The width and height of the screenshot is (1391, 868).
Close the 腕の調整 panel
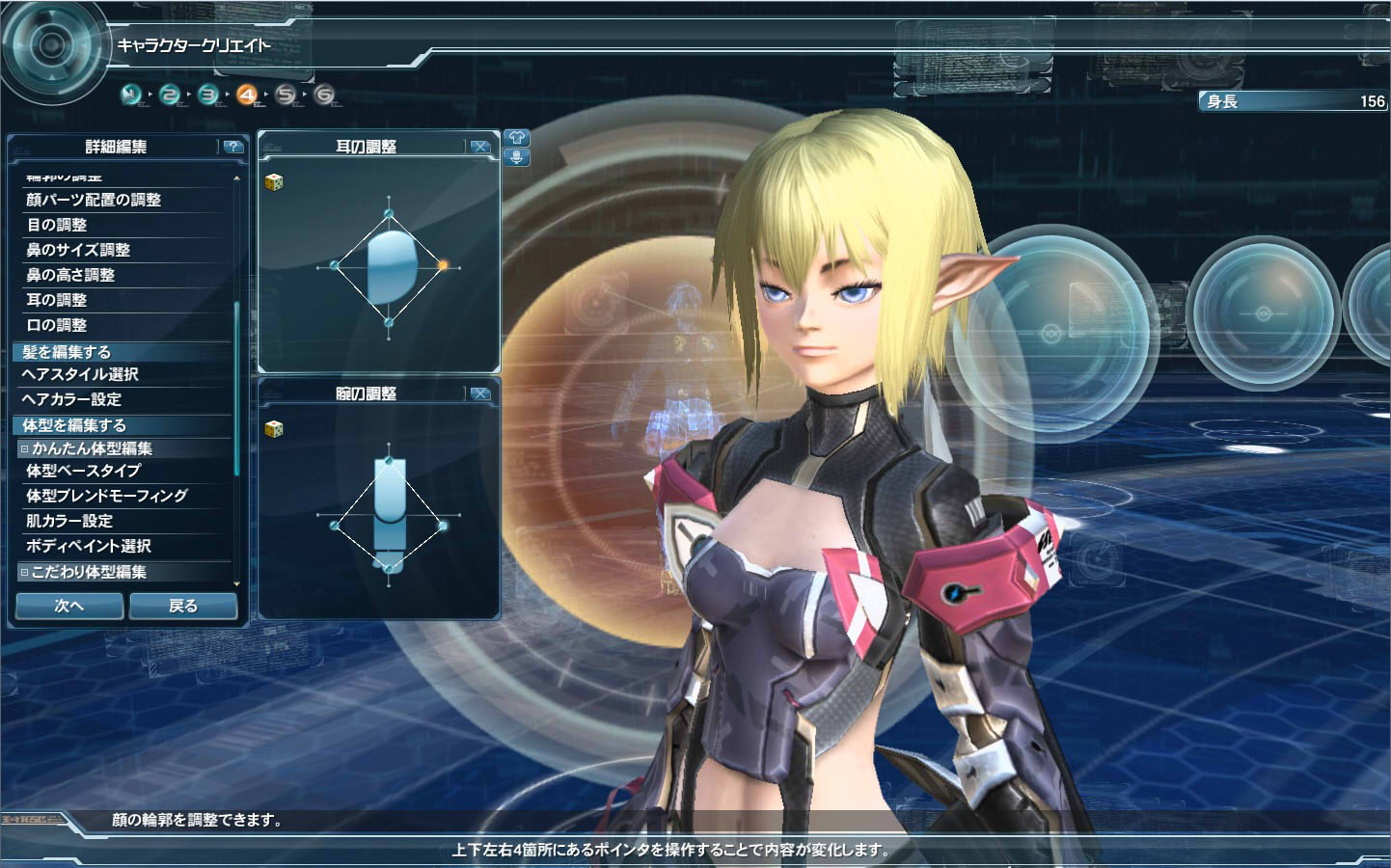(479, 393)
